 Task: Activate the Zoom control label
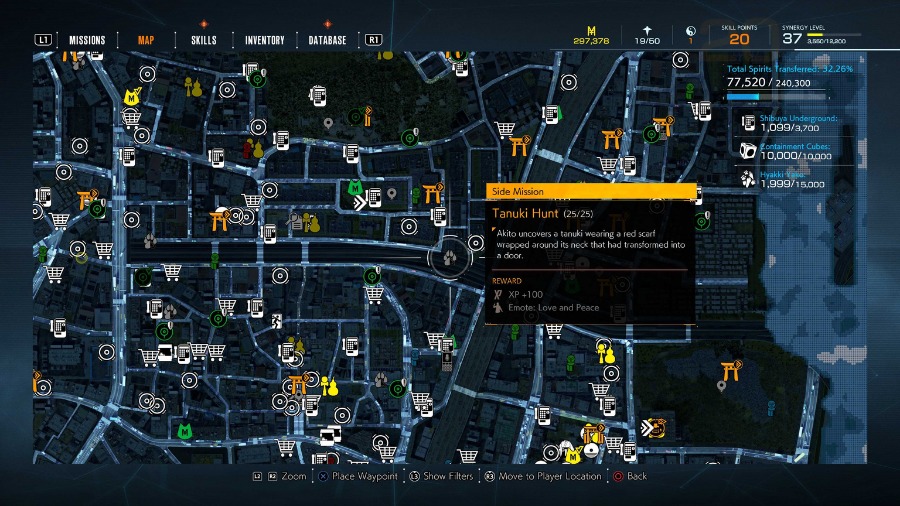tap(294, 477)
